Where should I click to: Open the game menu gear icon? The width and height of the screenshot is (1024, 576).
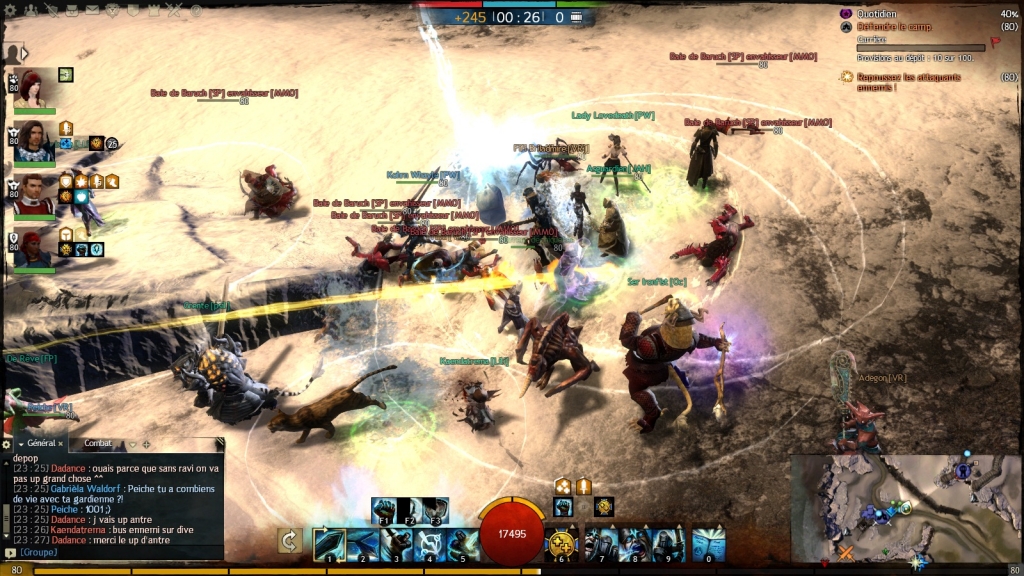[10, 9]
